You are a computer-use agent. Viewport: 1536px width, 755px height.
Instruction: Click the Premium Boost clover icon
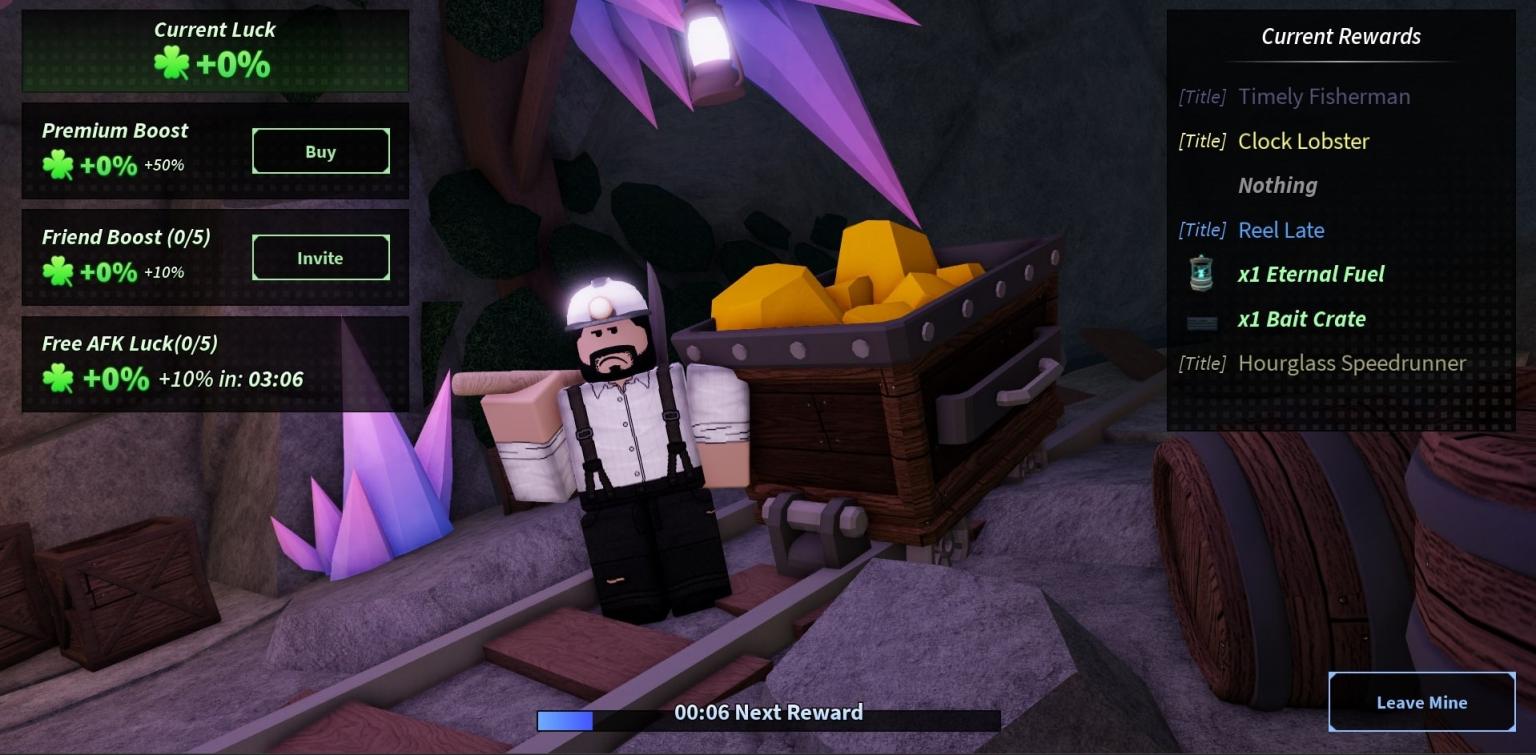point(58,165)
